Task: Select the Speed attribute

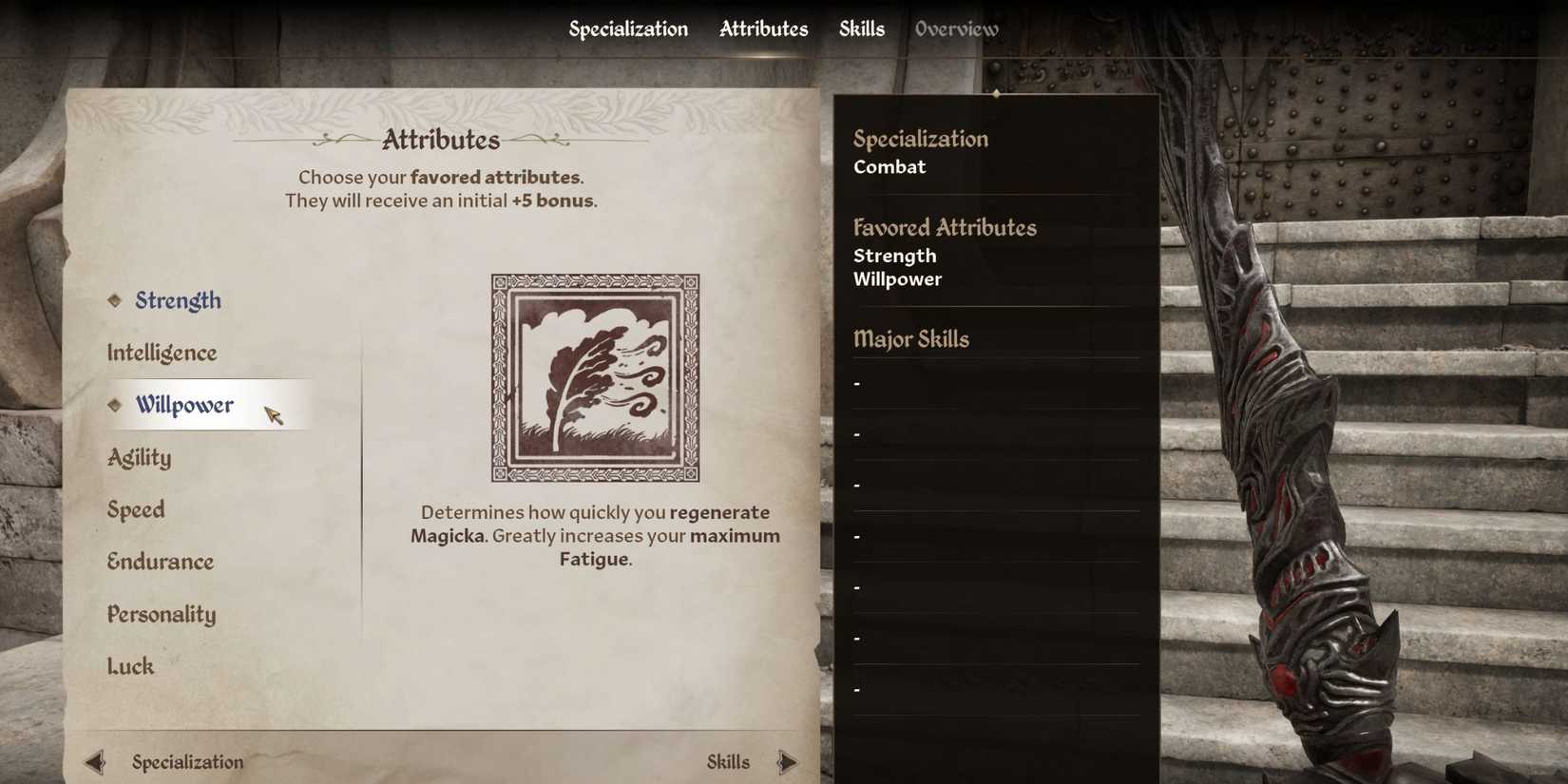Action: [x=135, y=509]
